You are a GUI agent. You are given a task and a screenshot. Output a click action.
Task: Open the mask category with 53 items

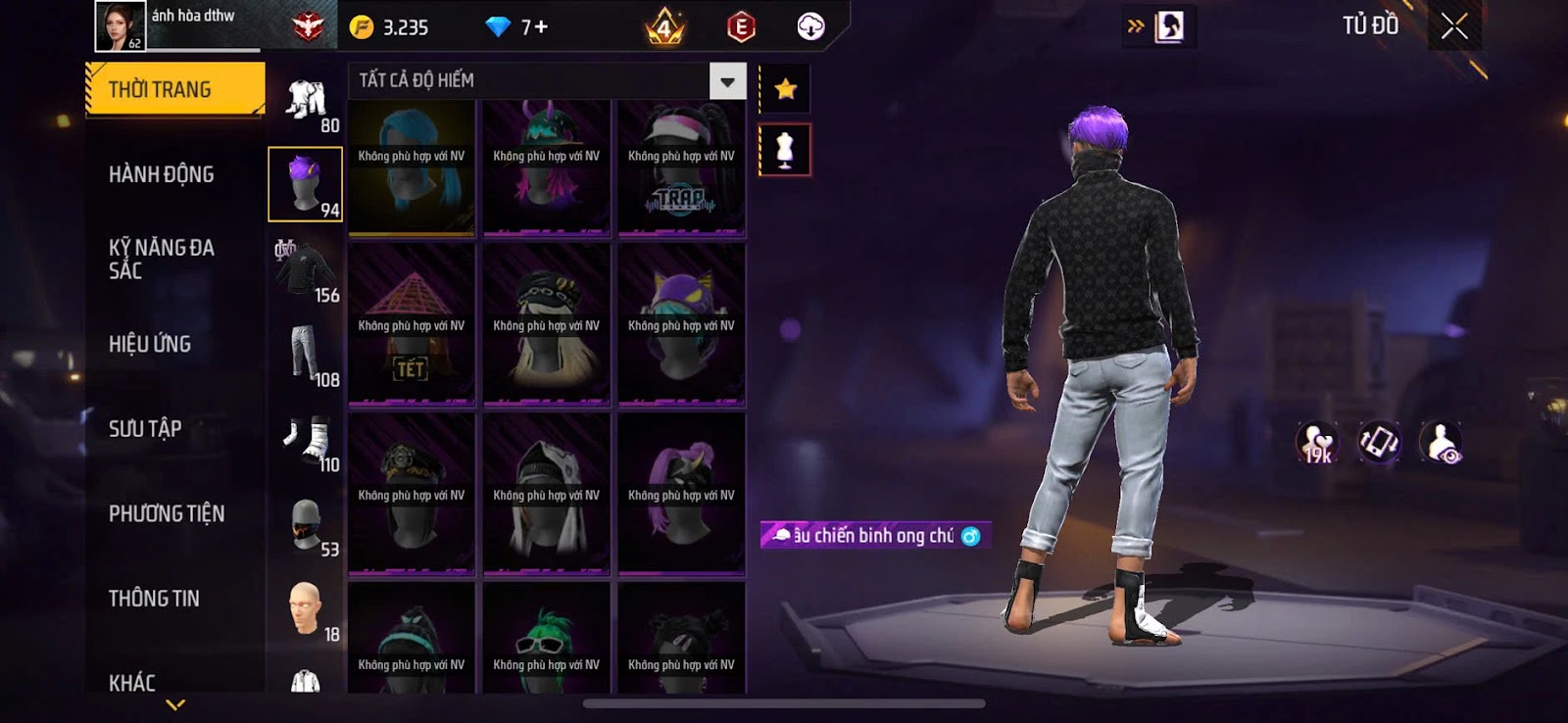(306, 524)
